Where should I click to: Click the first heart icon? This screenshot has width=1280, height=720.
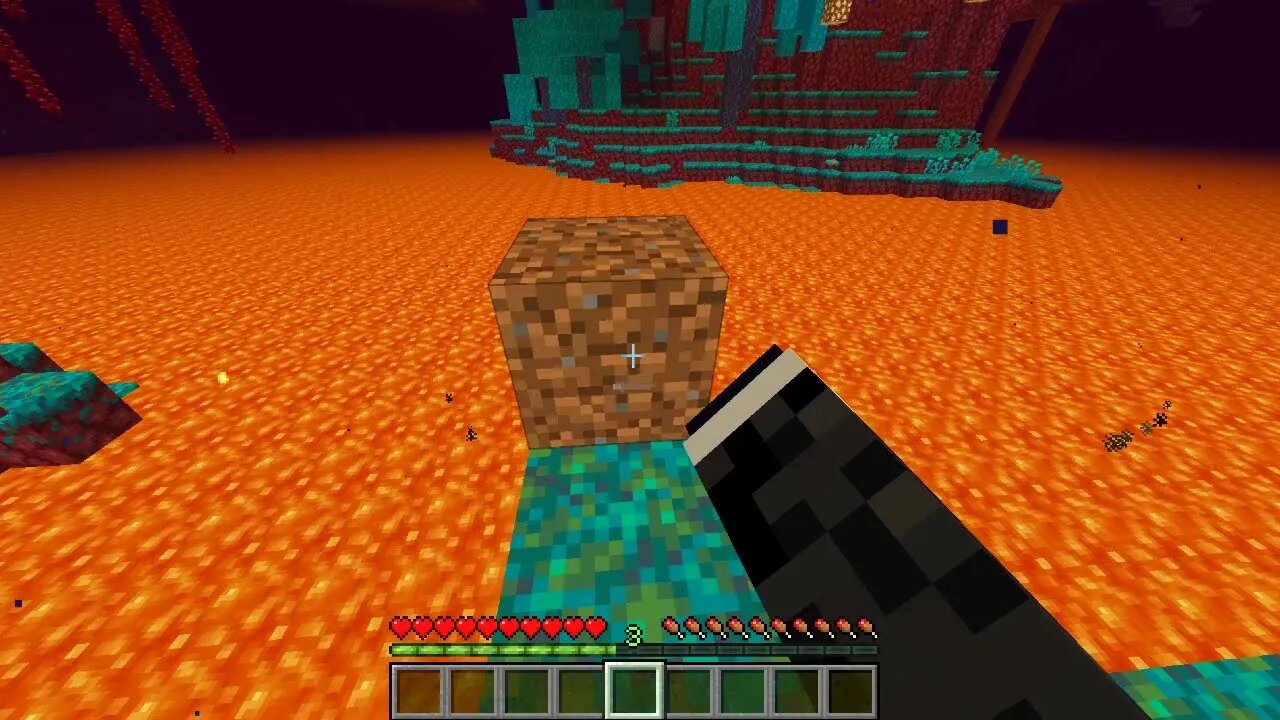pos(399,628)
